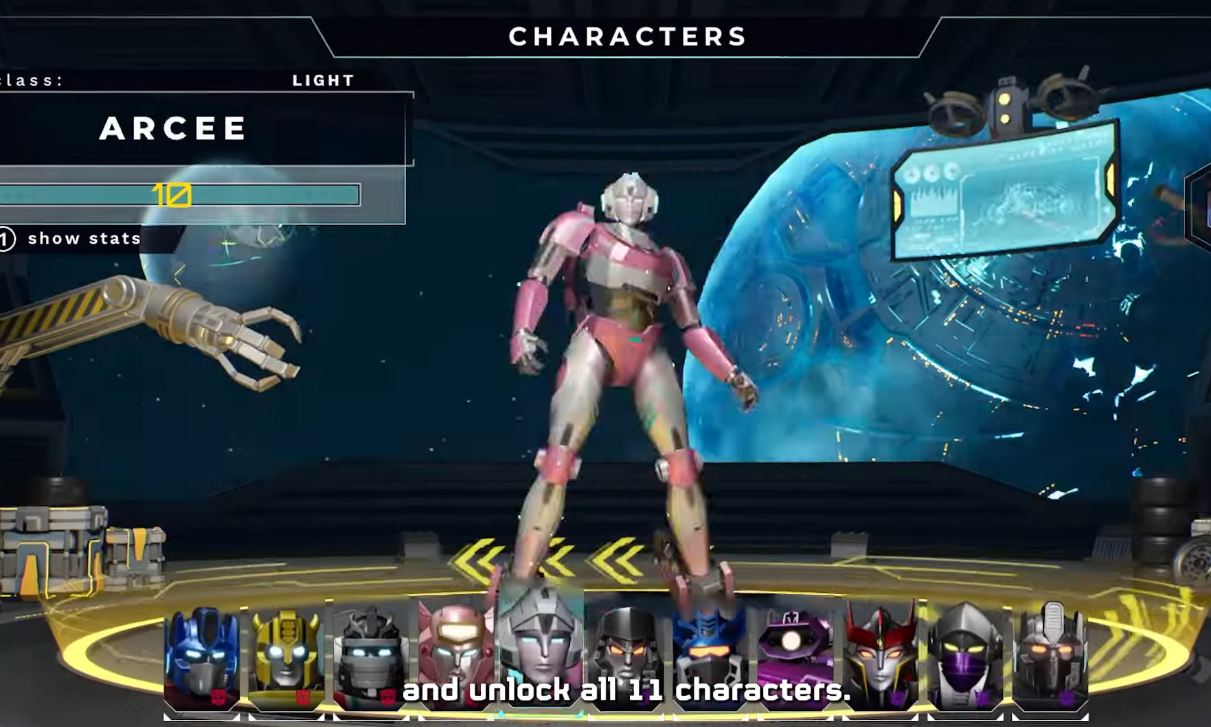Select the Megatron portrait with orange eyes

click(x=627, y=657)
